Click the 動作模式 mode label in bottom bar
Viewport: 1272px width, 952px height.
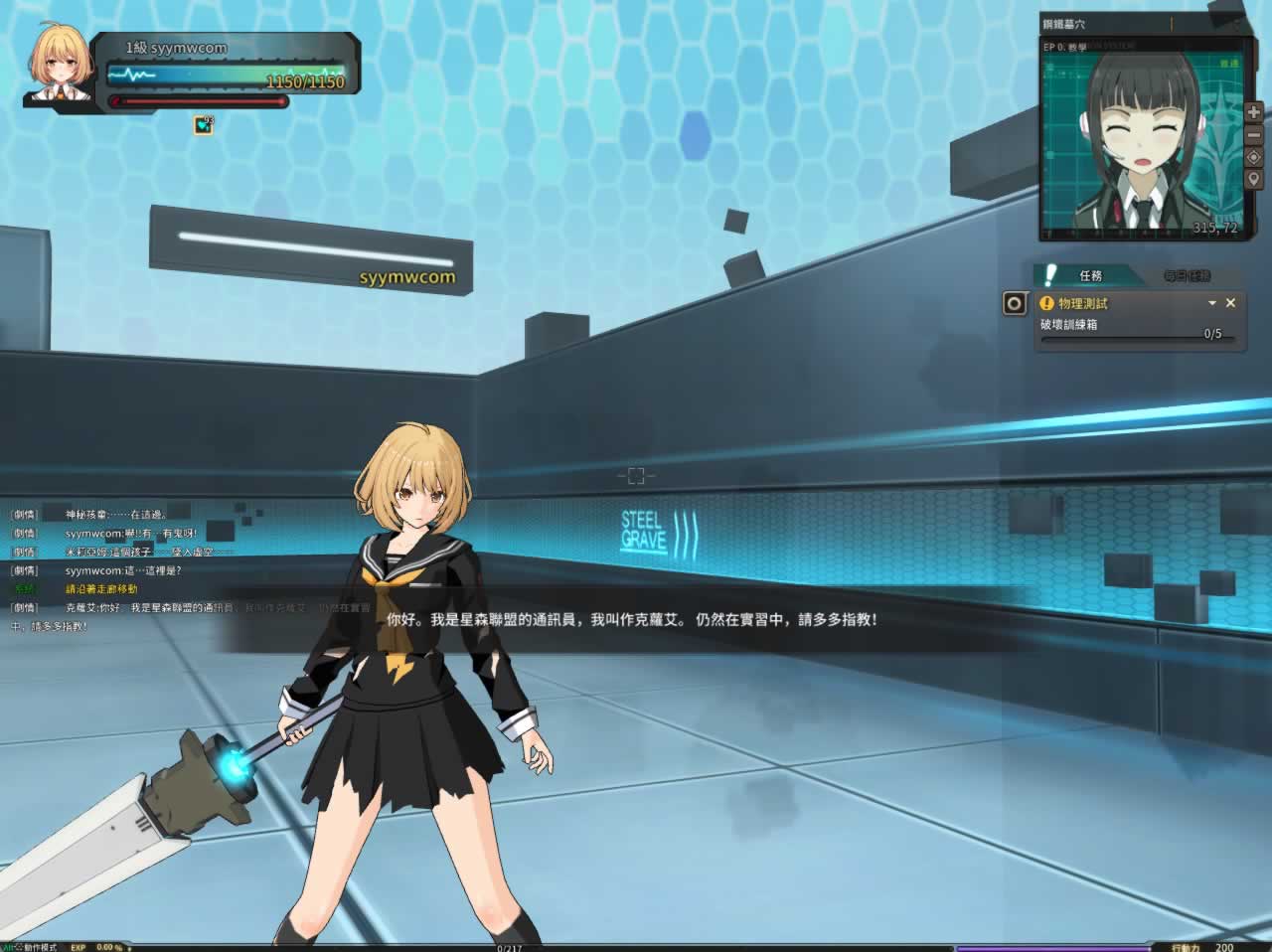[x=40, y=947]
